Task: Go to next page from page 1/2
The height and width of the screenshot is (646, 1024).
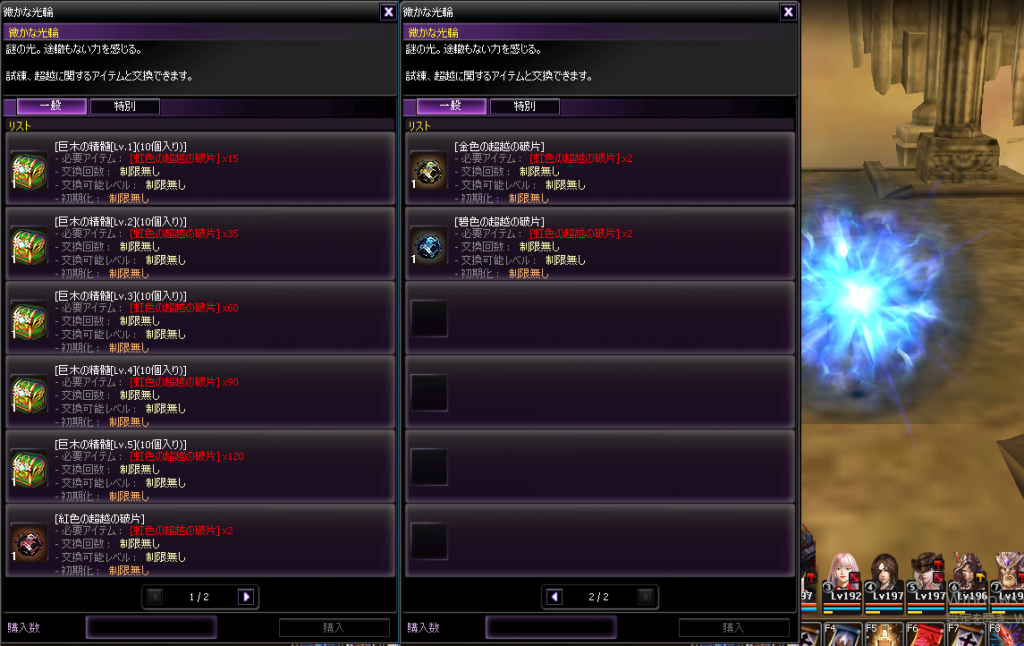Action: click(x=246, y=597)
